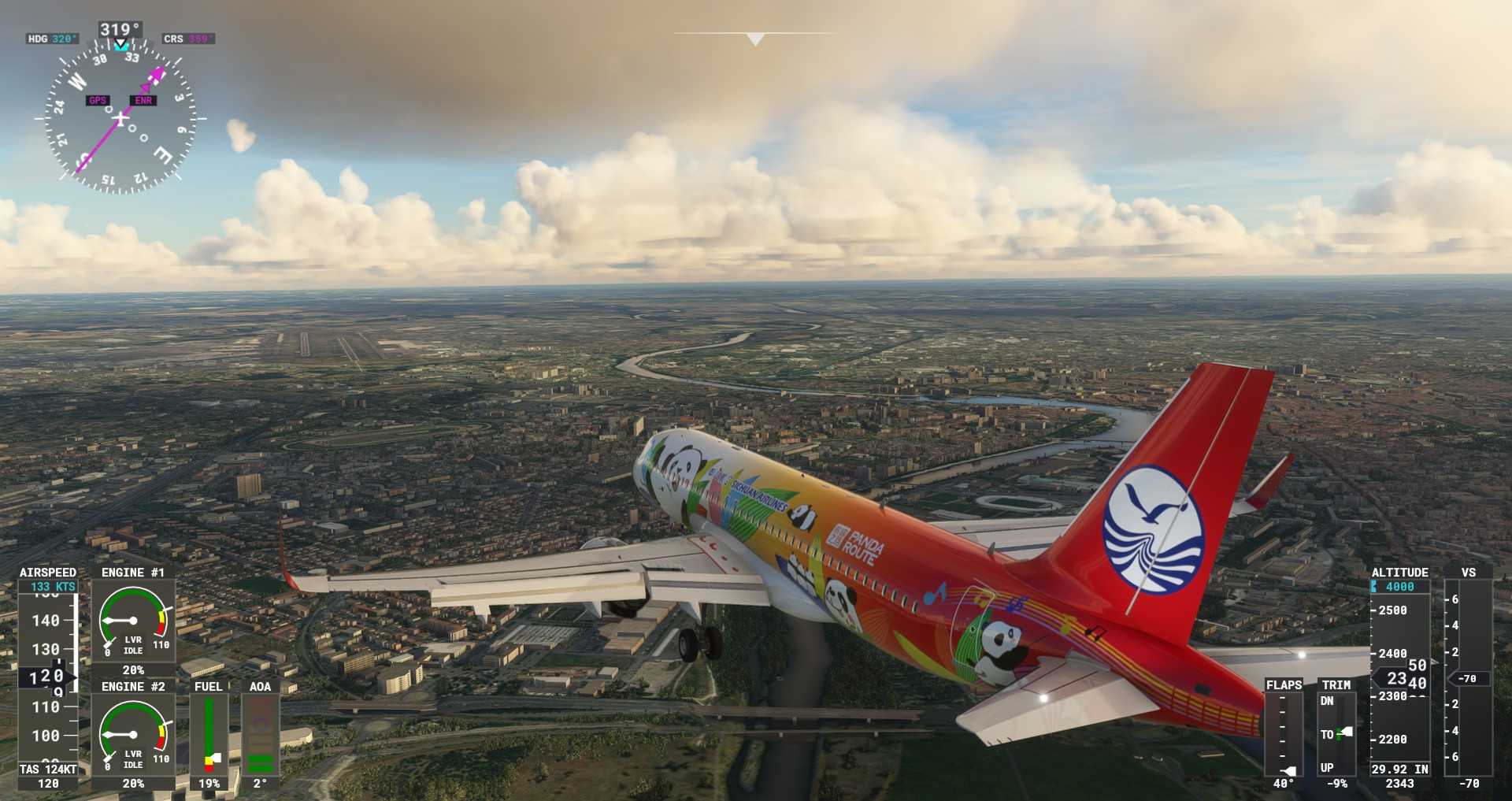Select the GPS label on the compass
1512x801 pixels.
click(98, 100)
